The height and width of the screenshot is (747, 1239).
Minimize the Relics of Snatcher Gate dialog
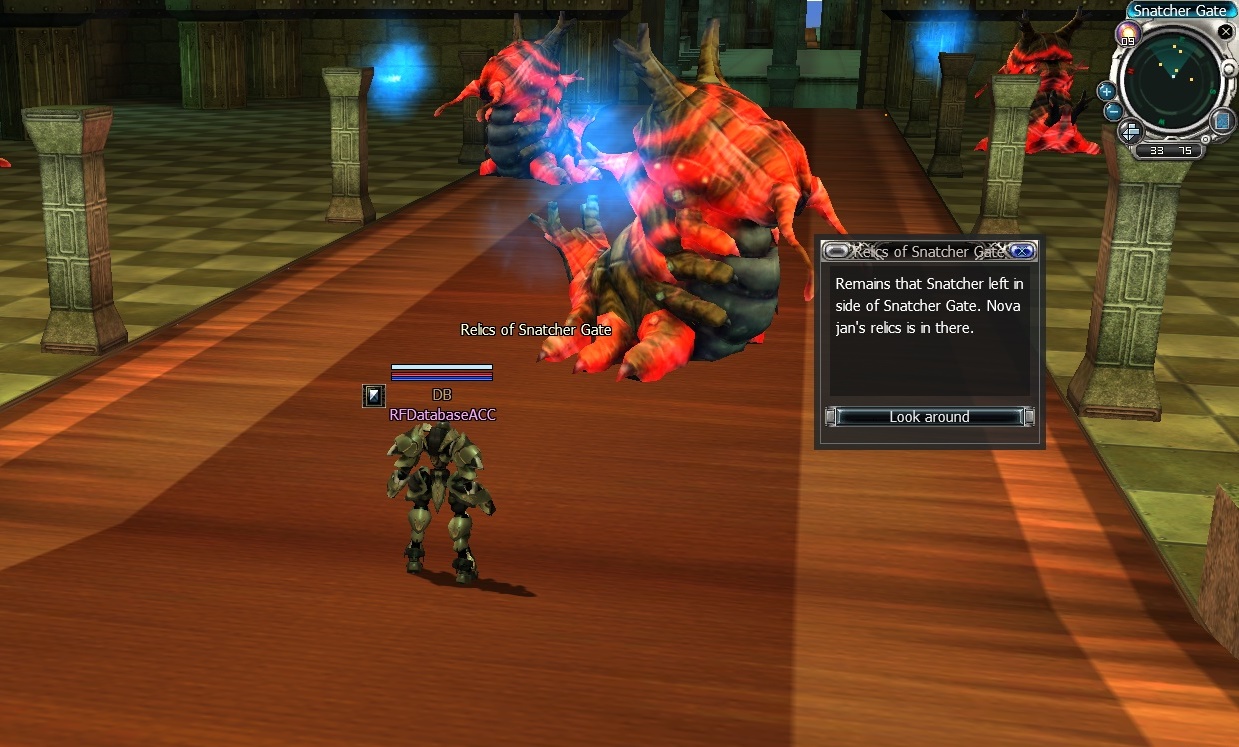pos(836,251)
